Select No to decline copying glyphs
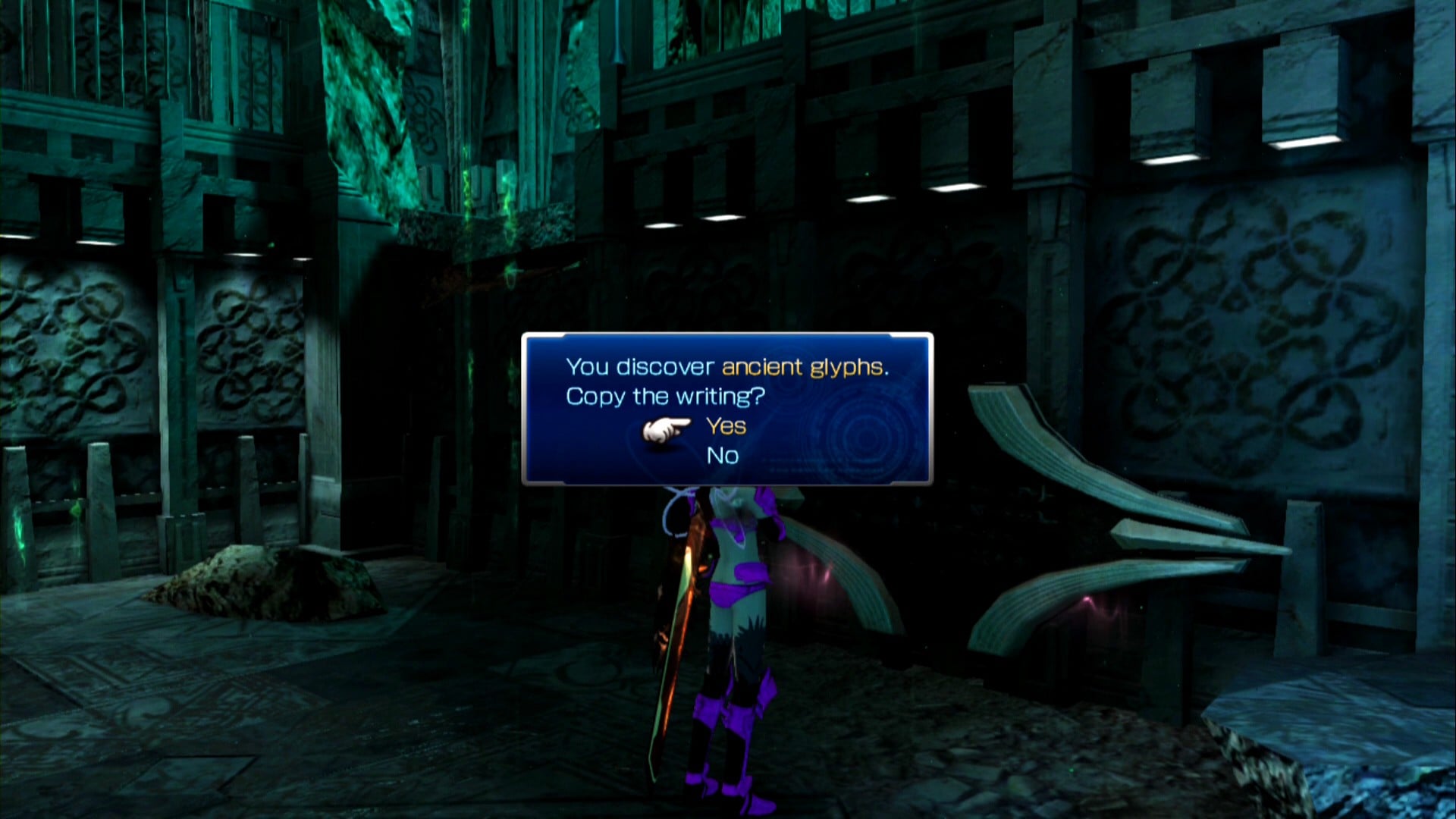 pos(722,456)
